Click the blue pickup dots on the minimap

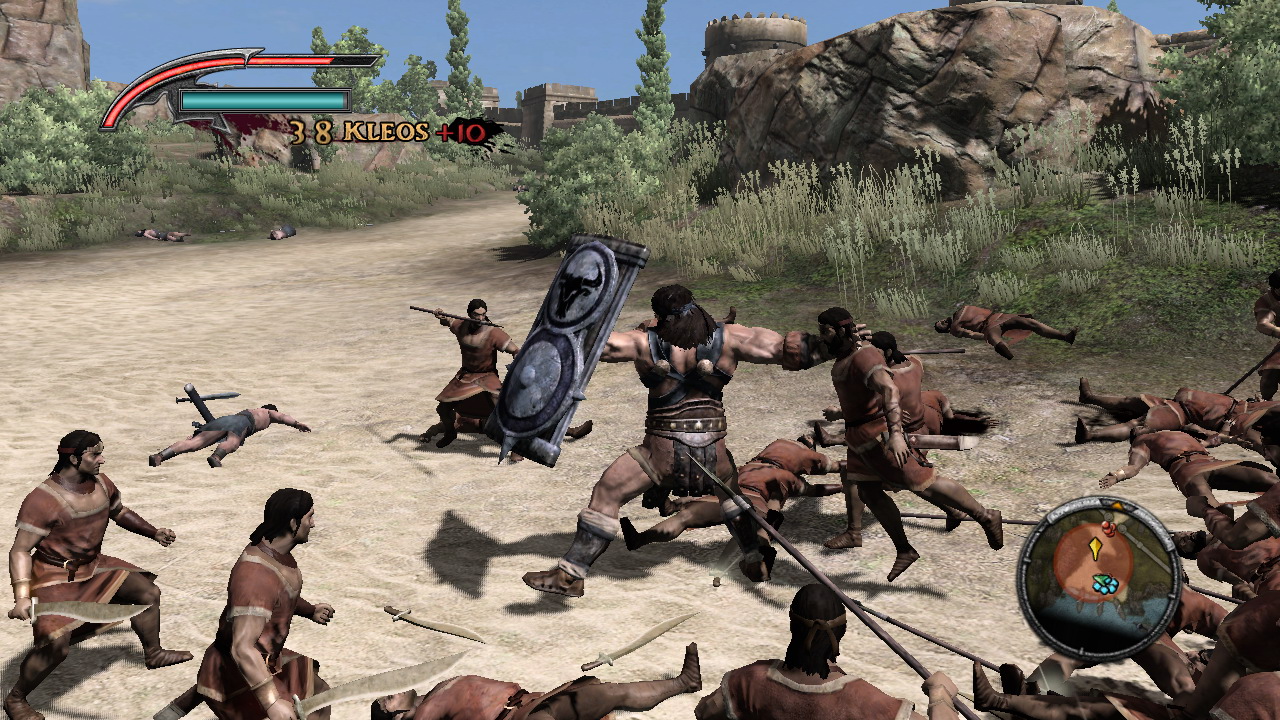(1105, 588)
